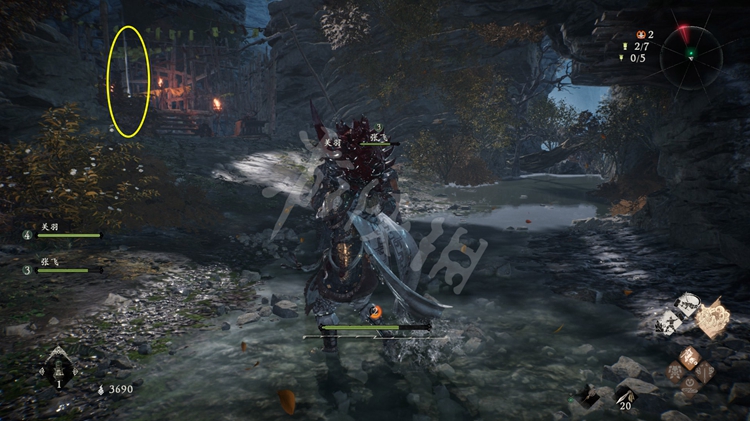
Task: Click the circular radar minimap
Action: 690,52
